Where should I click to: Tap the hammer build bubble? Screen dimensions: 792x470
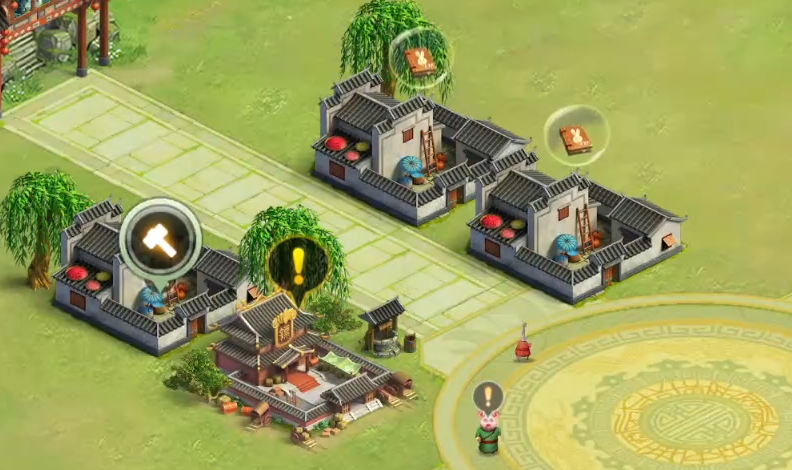coord(160,239)
